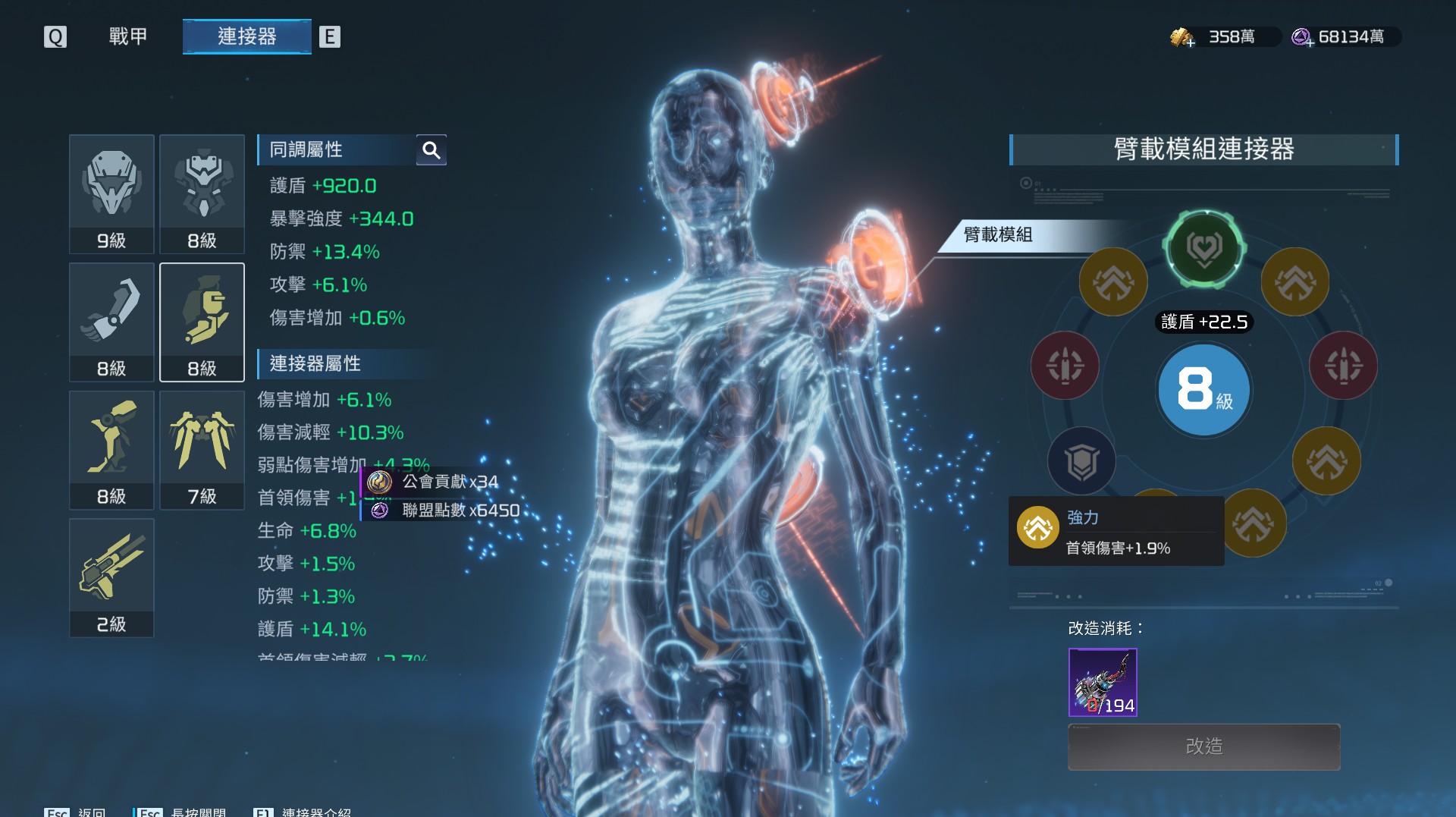Select the 連接器 tab

coord(246,36)
